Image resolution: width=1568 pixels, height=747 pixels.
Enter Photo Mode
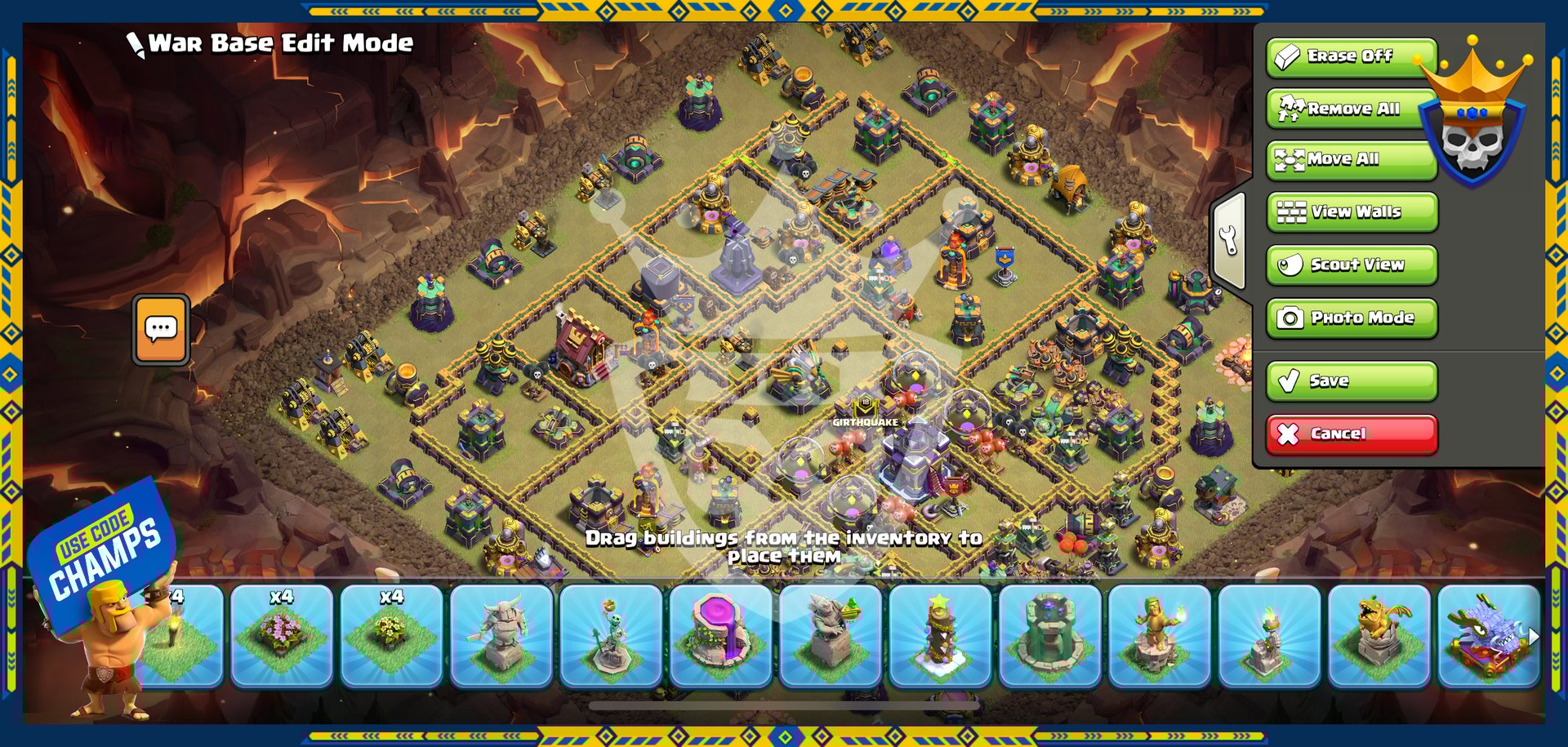[x=1352, y=318]
